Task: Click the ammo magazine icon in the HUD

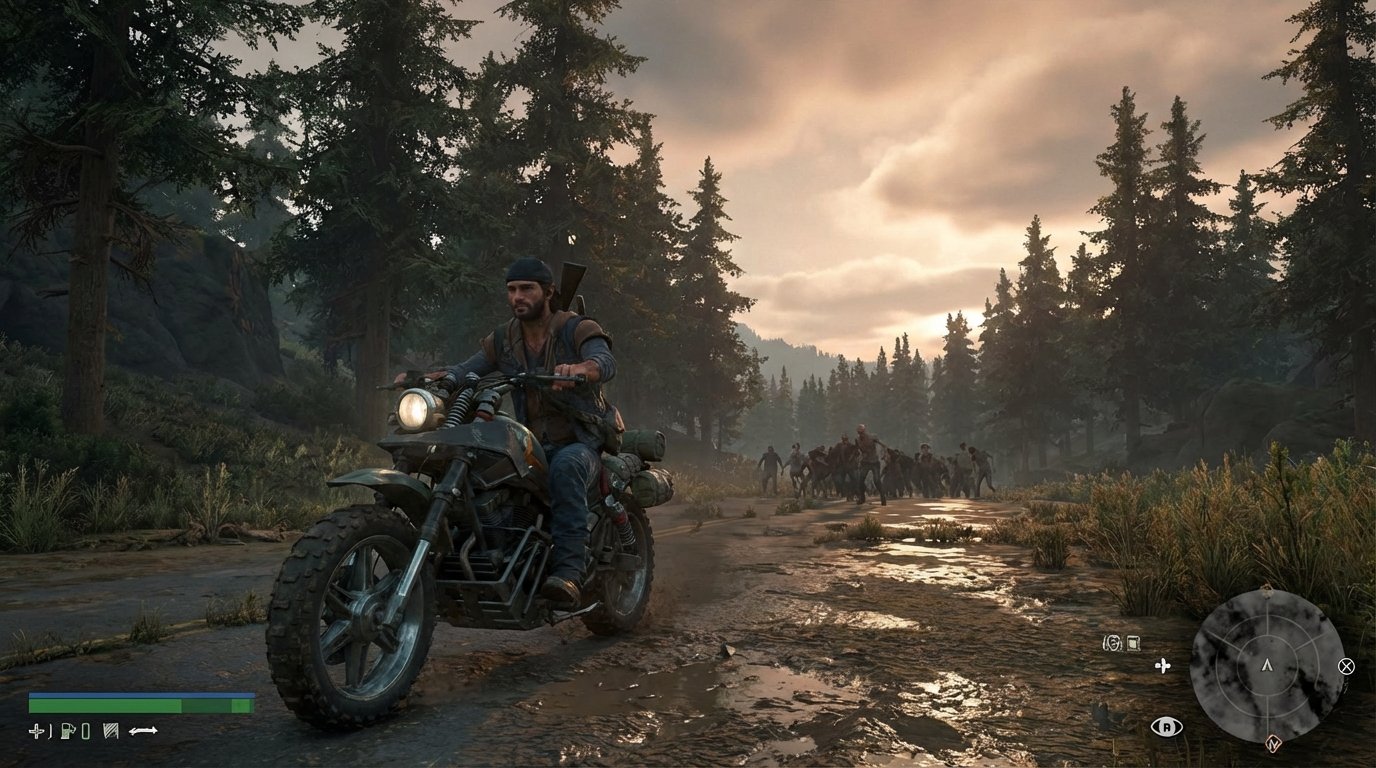Action: (86, 732)
